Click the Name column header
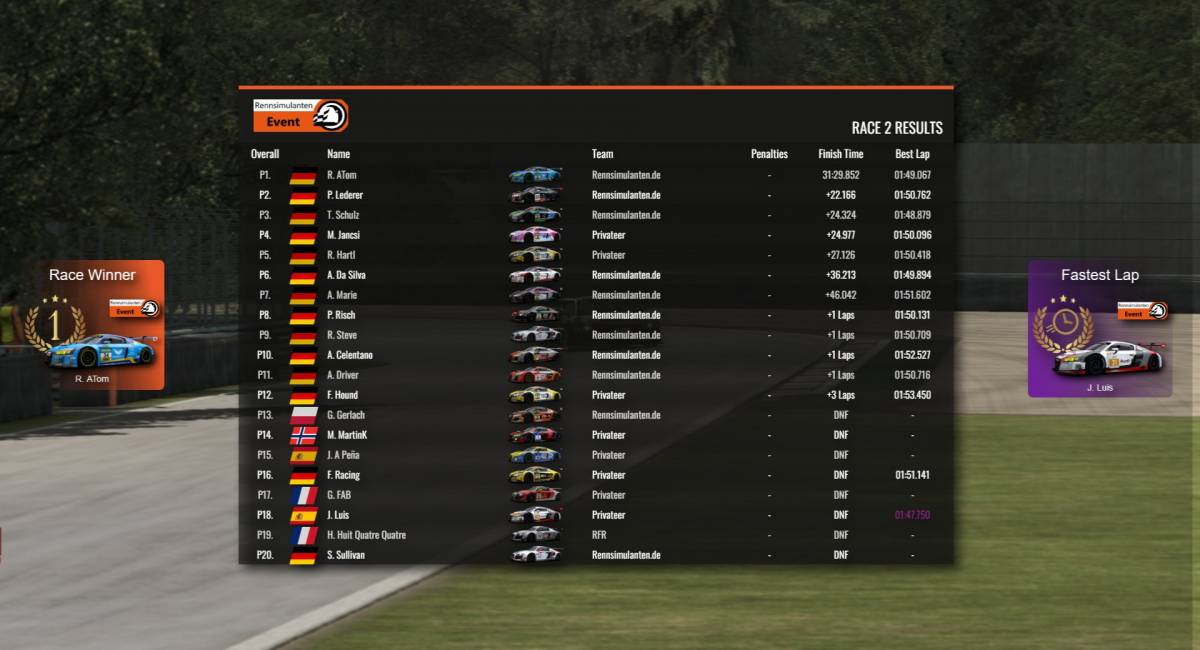Viewport: 1200px width, 650px height. 338,154
